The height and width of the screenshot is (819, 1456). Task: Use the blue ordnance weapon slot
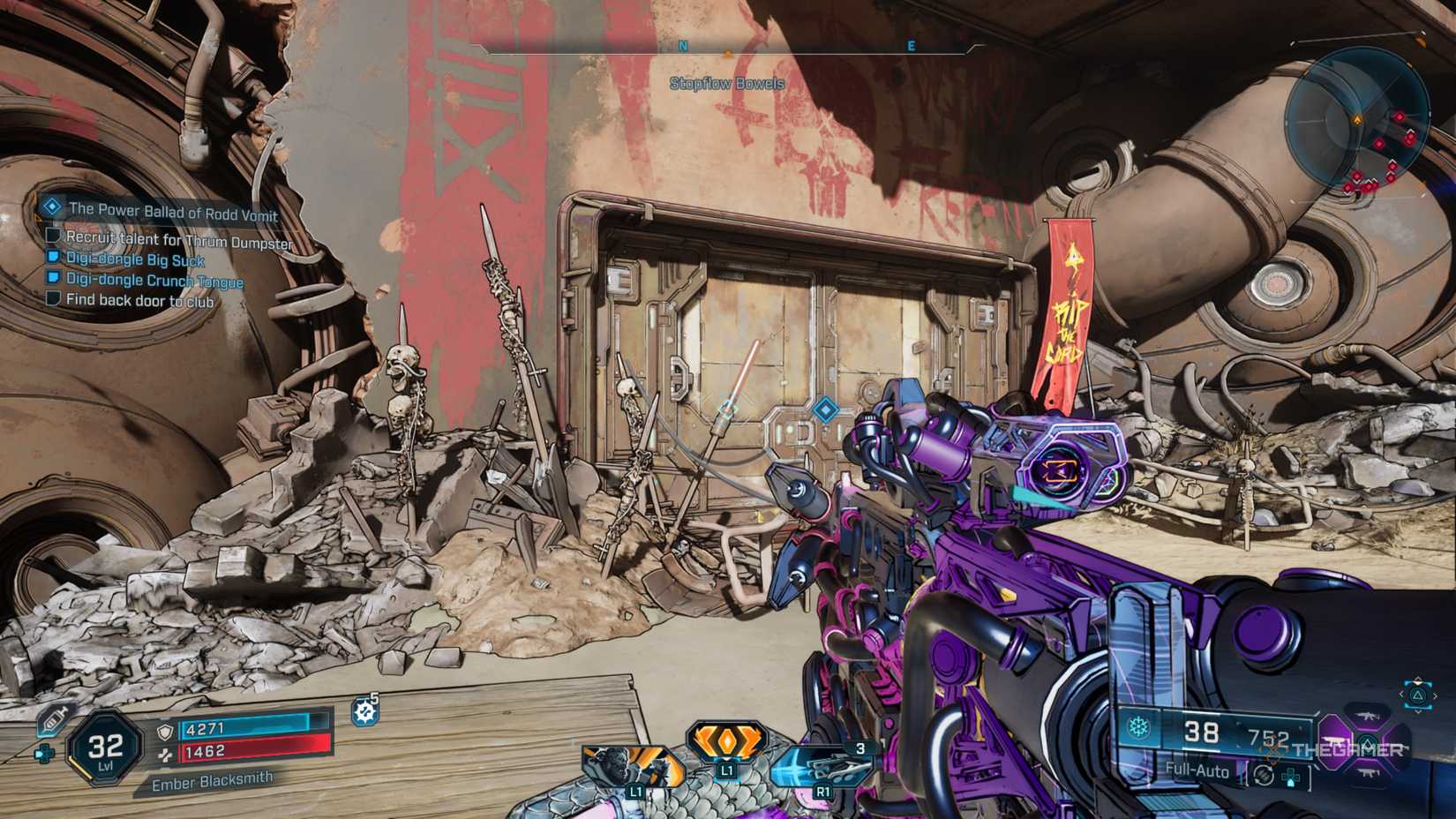822,768
